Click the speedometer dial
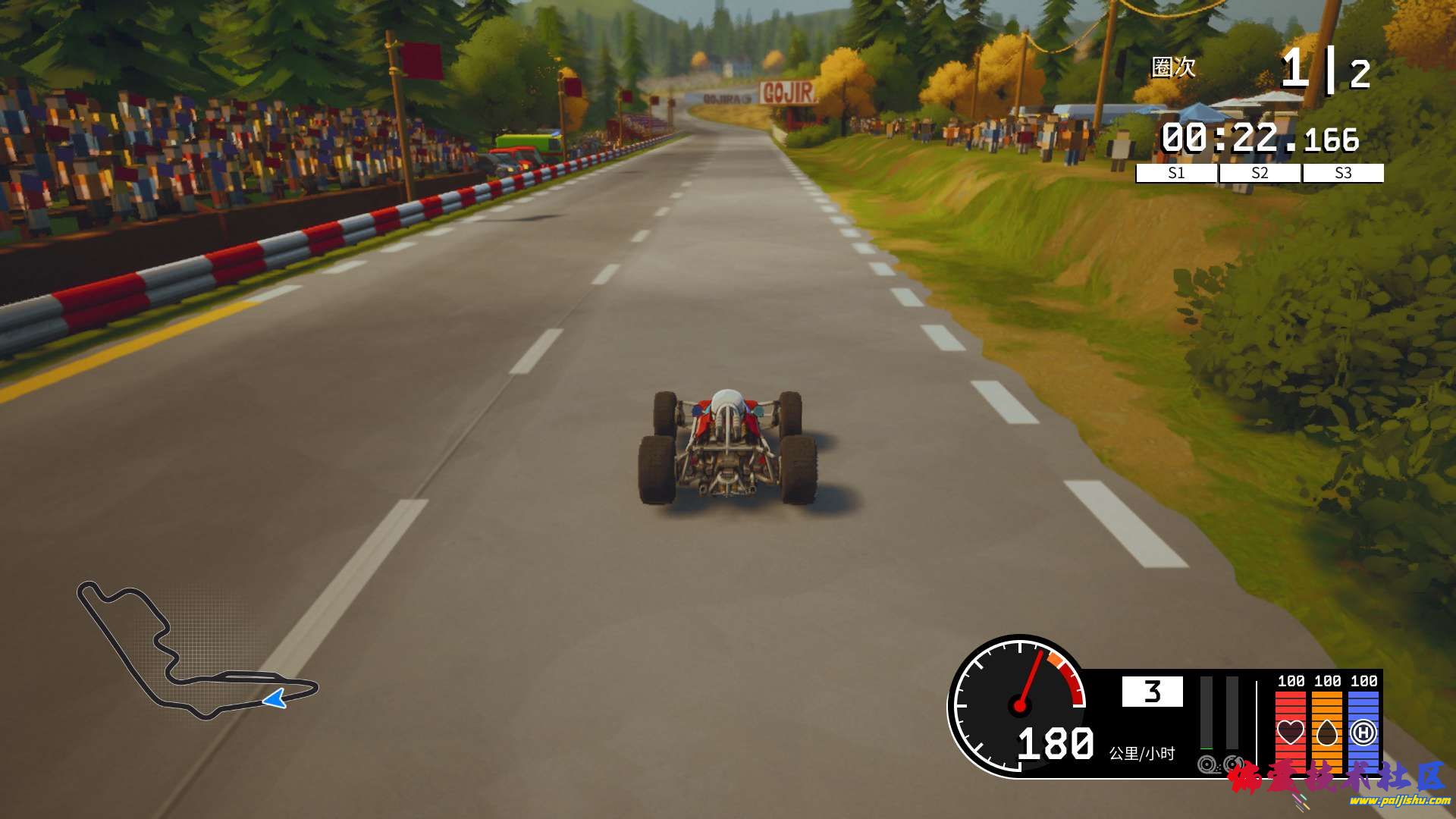1456x819 pixels. [1019, 705]
